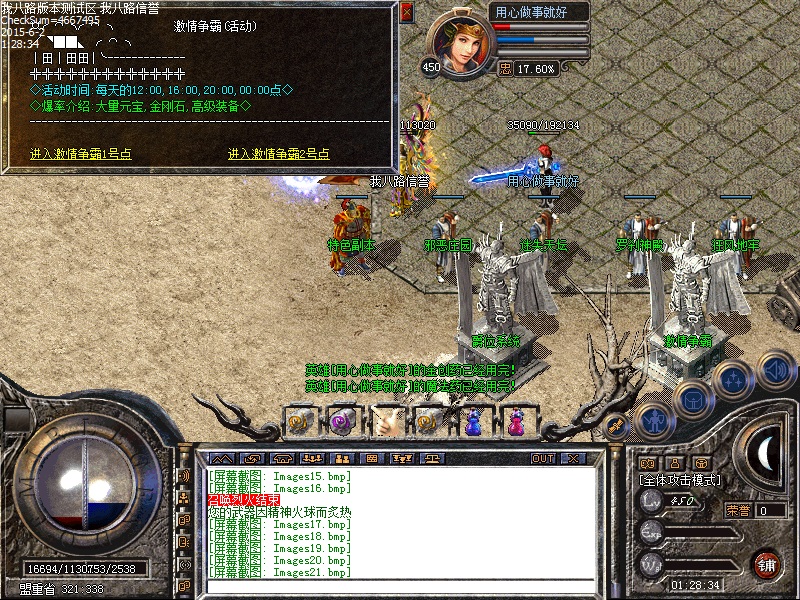Enter 激情争霸 point 1 via the link
This screenshot has height=600, width=800.
pyautogui.click(x=81, y=154)
